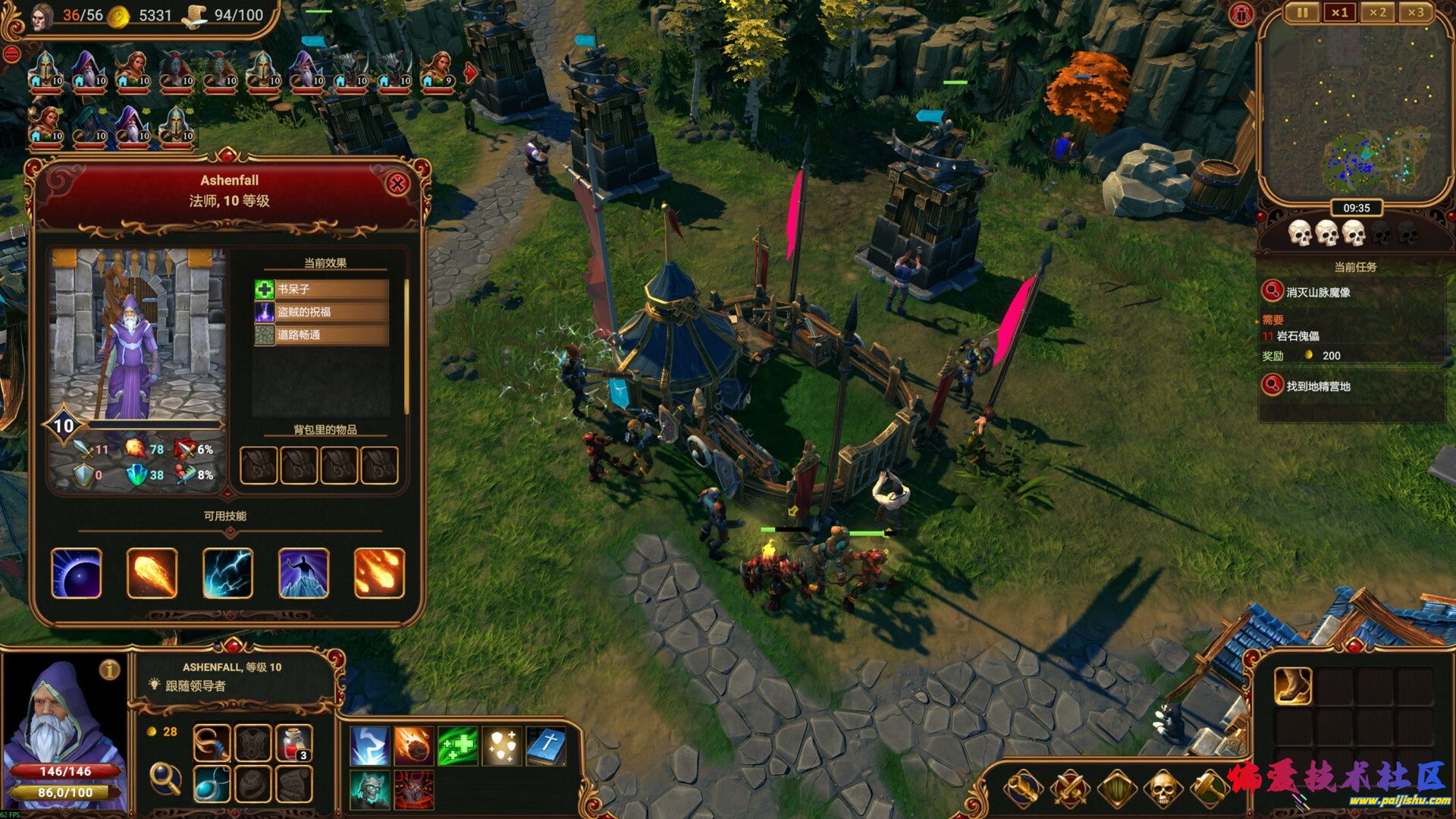Select the 书呆子 effect entry
The image size is (1456, 819).
point(322,289)
